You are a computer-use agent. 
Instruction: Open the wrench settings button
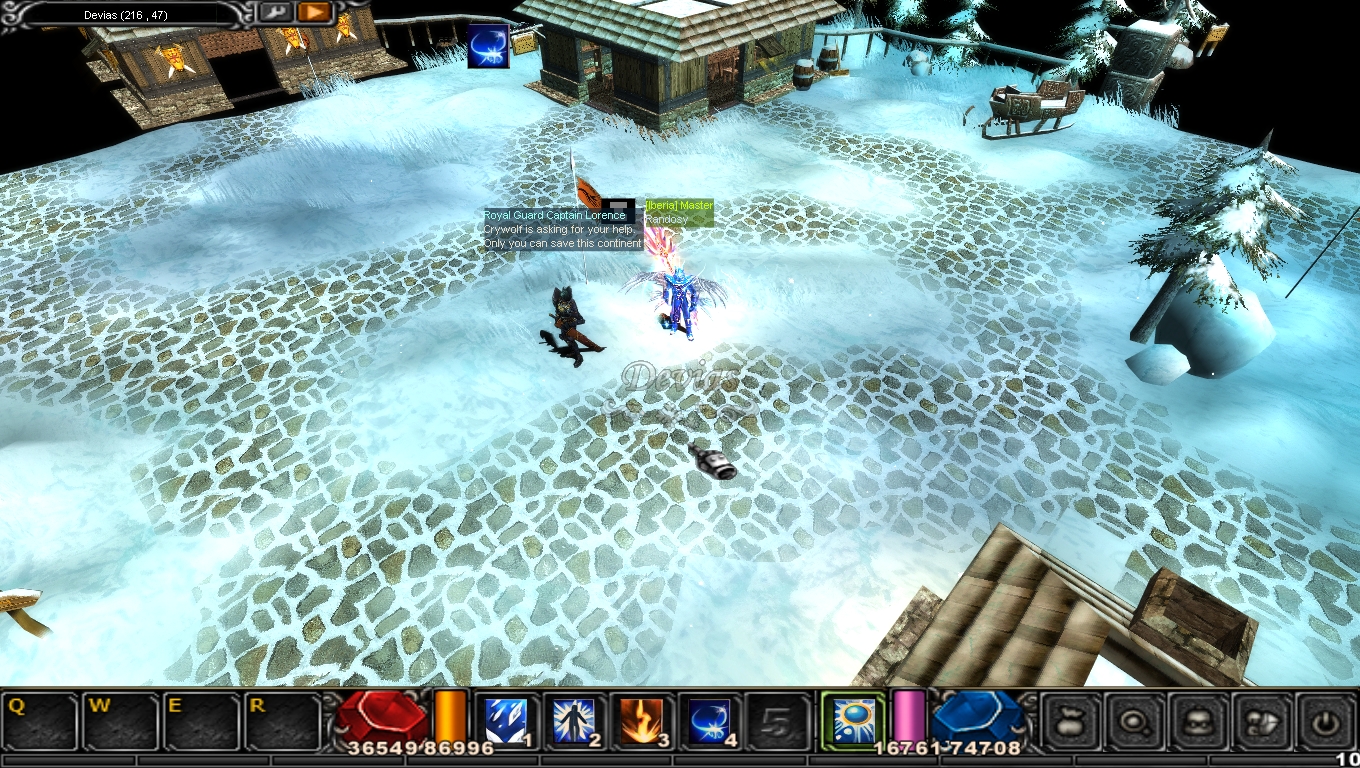pyautogui.click(x=275, y=12)
